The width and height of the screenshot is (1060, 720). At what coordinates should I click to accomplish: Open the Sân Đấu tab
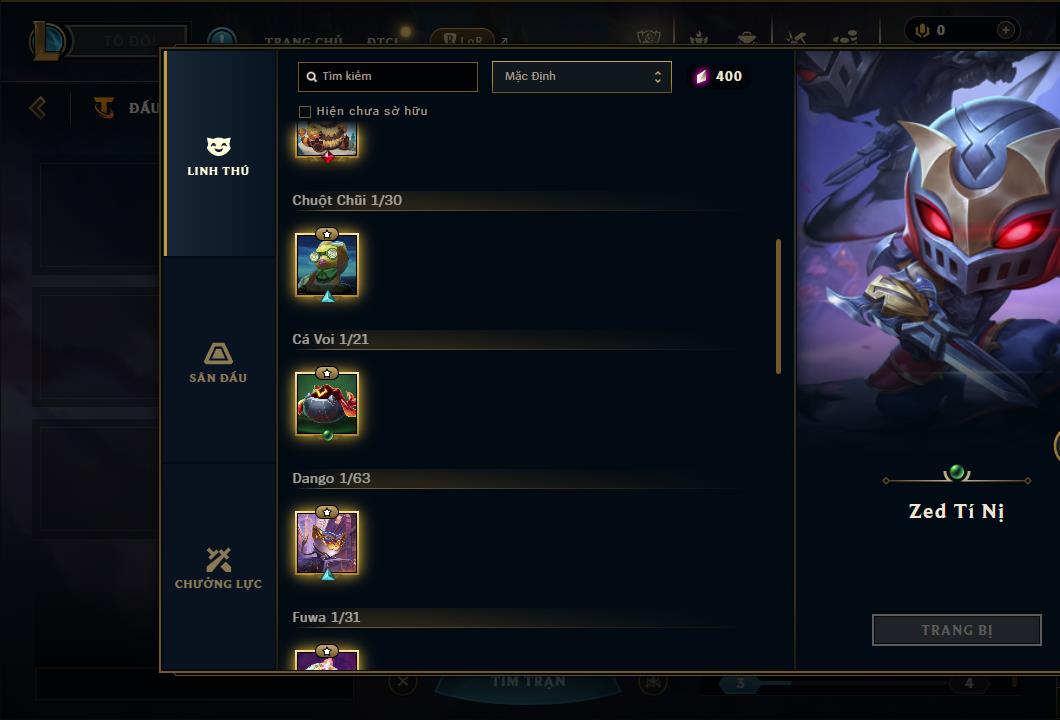[218, 362]
